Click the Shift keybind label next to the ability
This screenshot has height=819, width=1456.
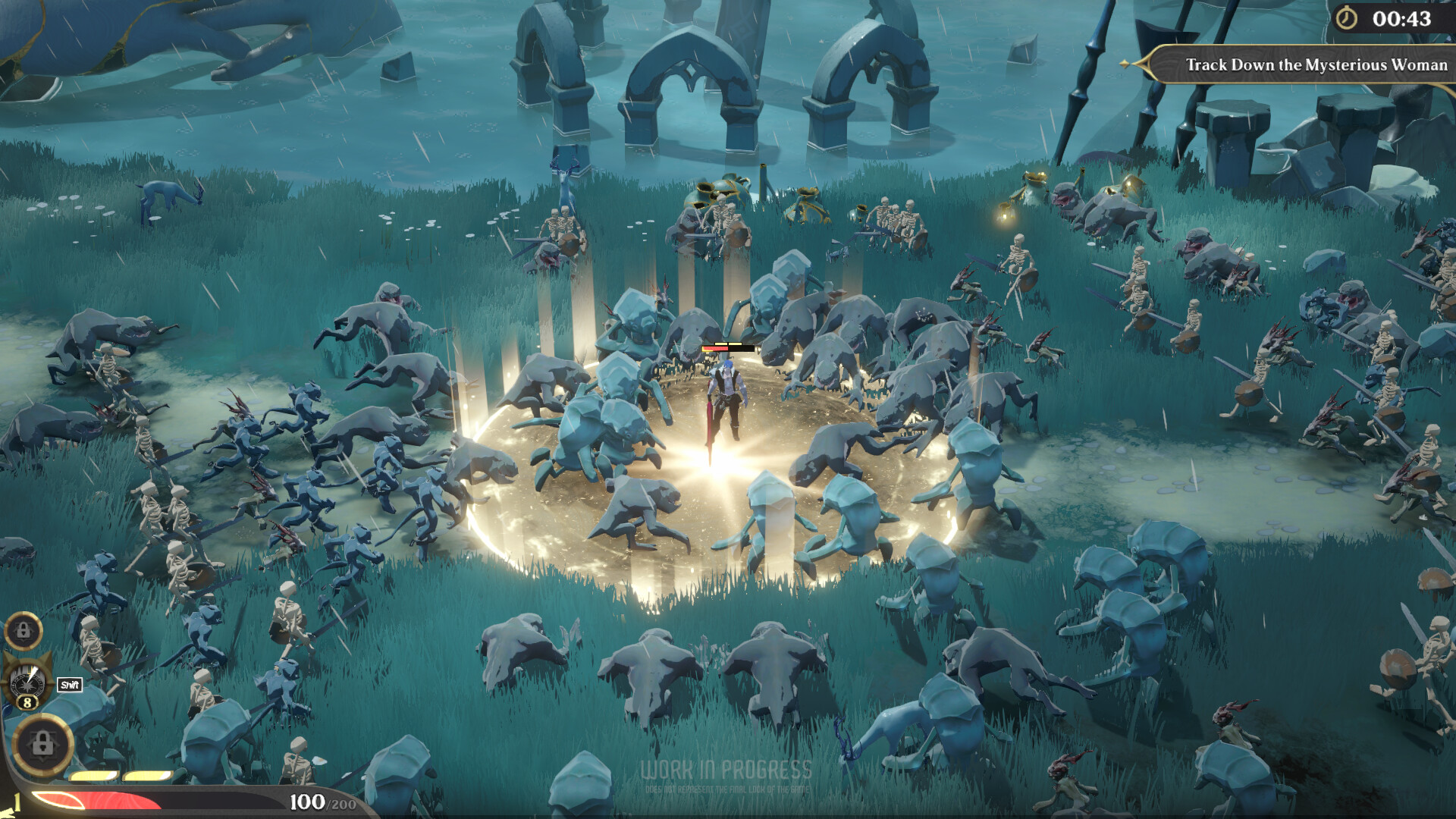pyautogui.click(x=69, y=682)
